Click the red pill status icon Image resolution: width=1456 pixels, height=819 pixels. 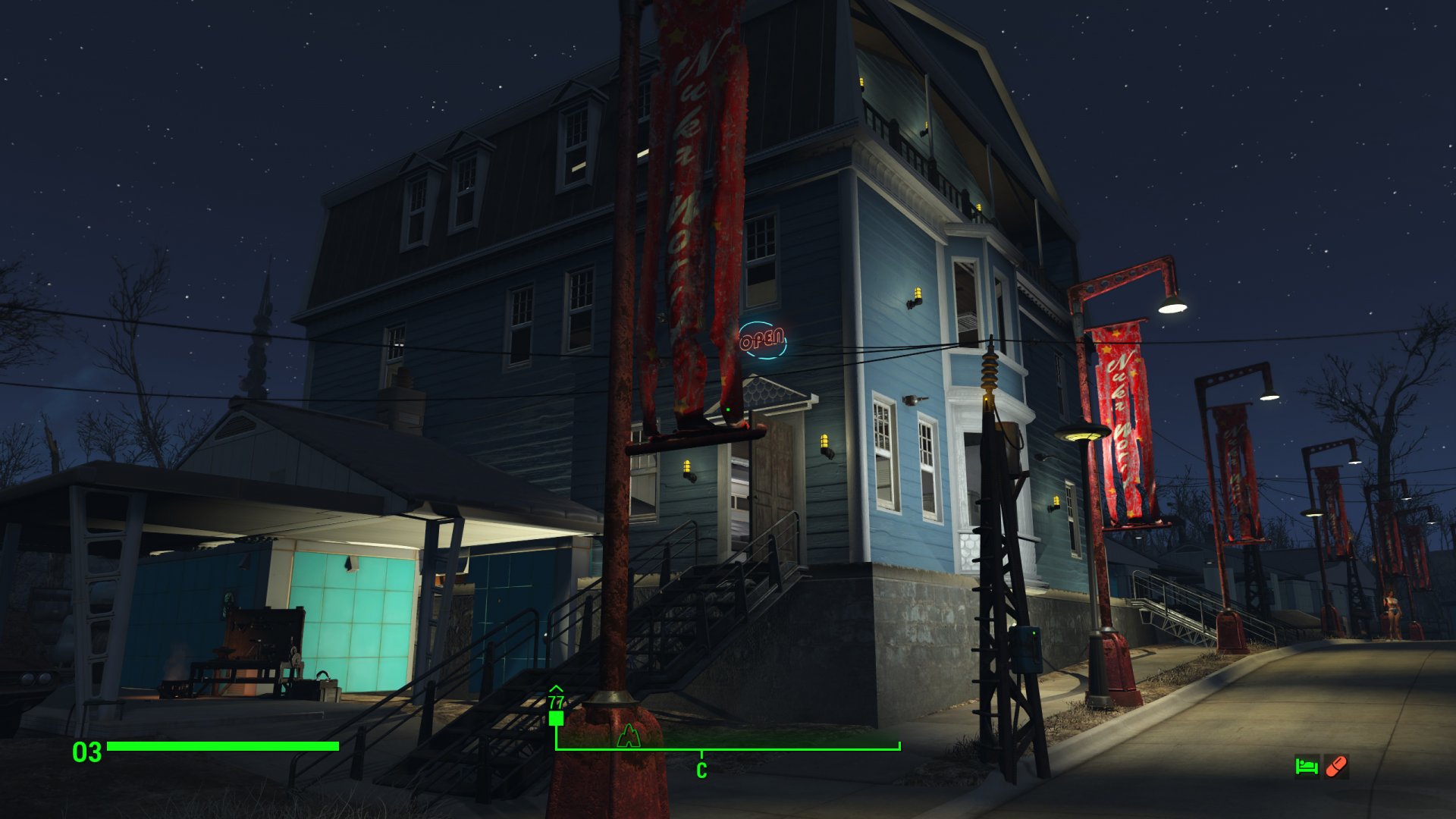[1336, 767]
